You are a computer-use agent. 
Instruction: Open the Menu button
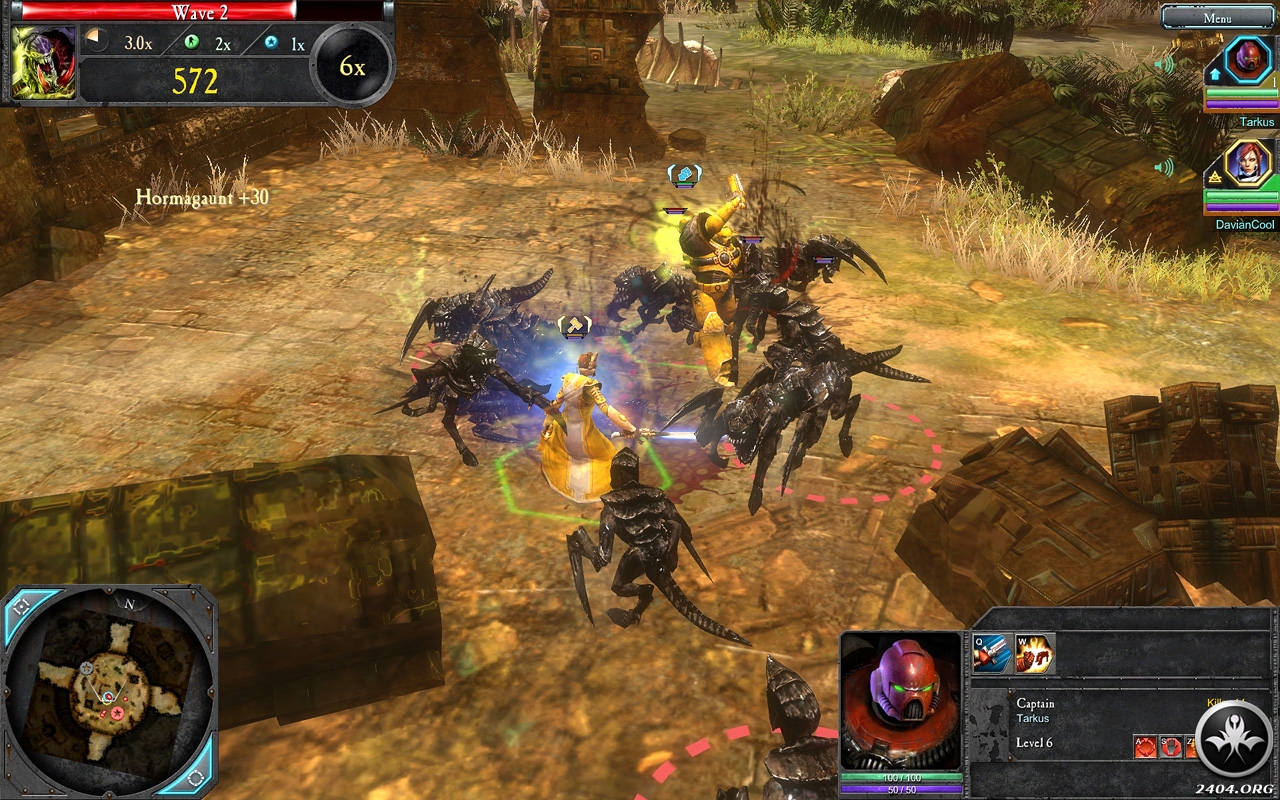pos(1217,17)
